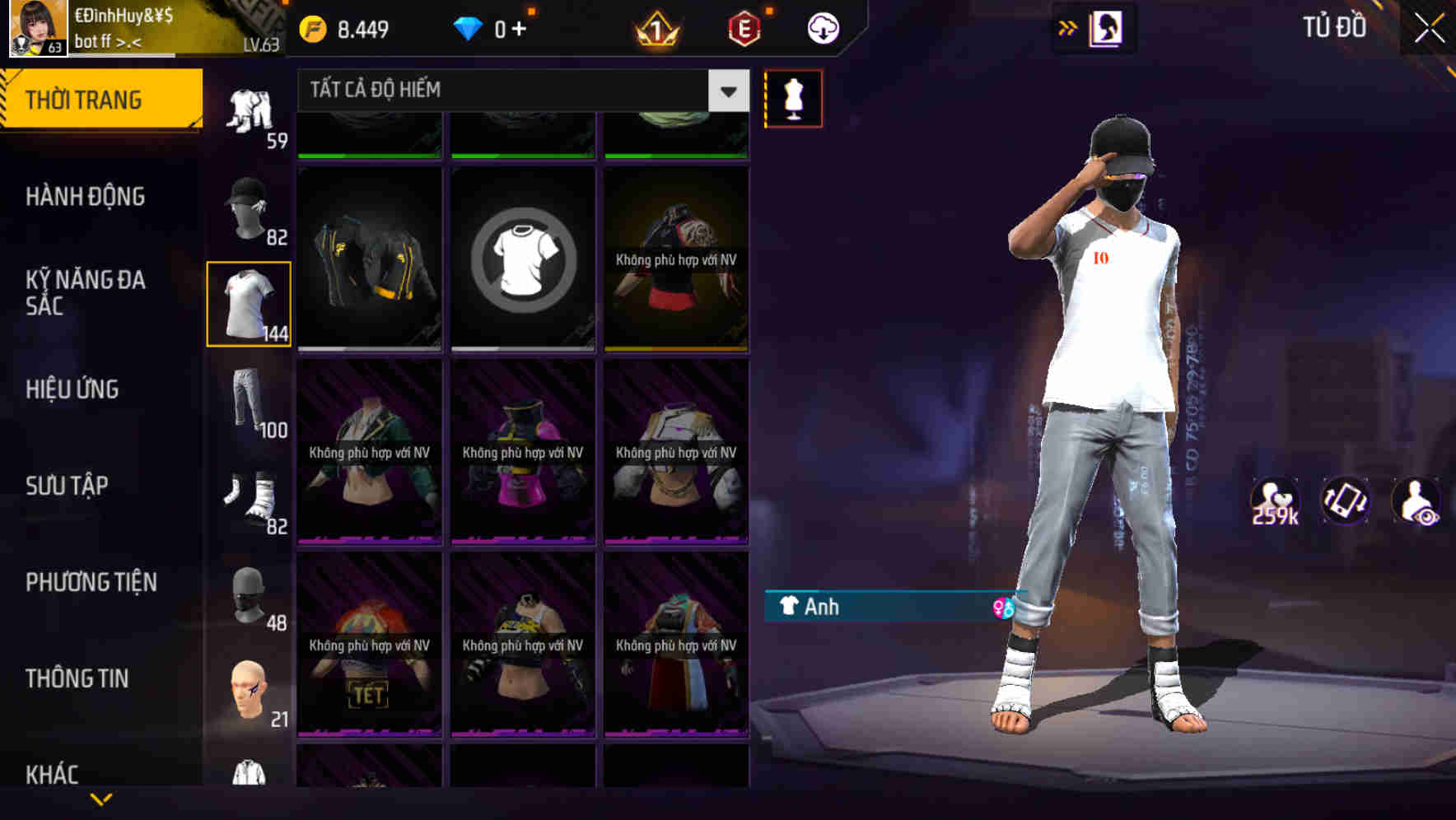Collapse the sidebar with the bottom chevron

pyautogui.click(x=100, y=797)
